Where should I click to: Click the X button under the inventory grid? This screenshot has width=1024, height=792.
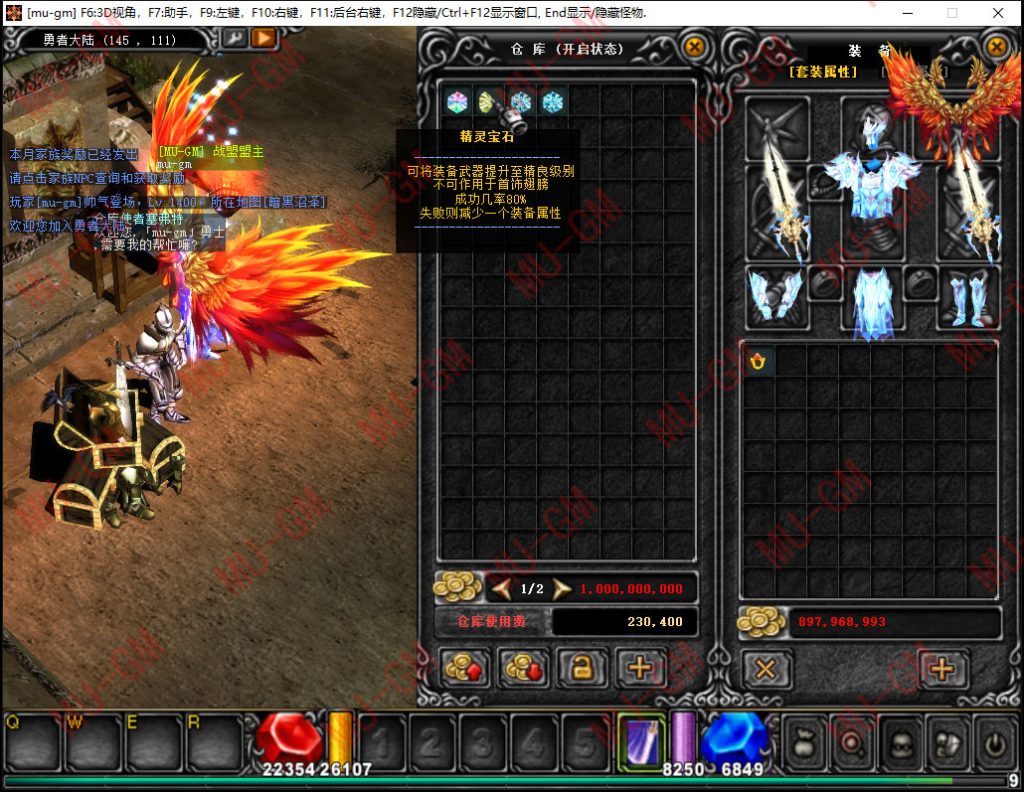tap(766, 669)
